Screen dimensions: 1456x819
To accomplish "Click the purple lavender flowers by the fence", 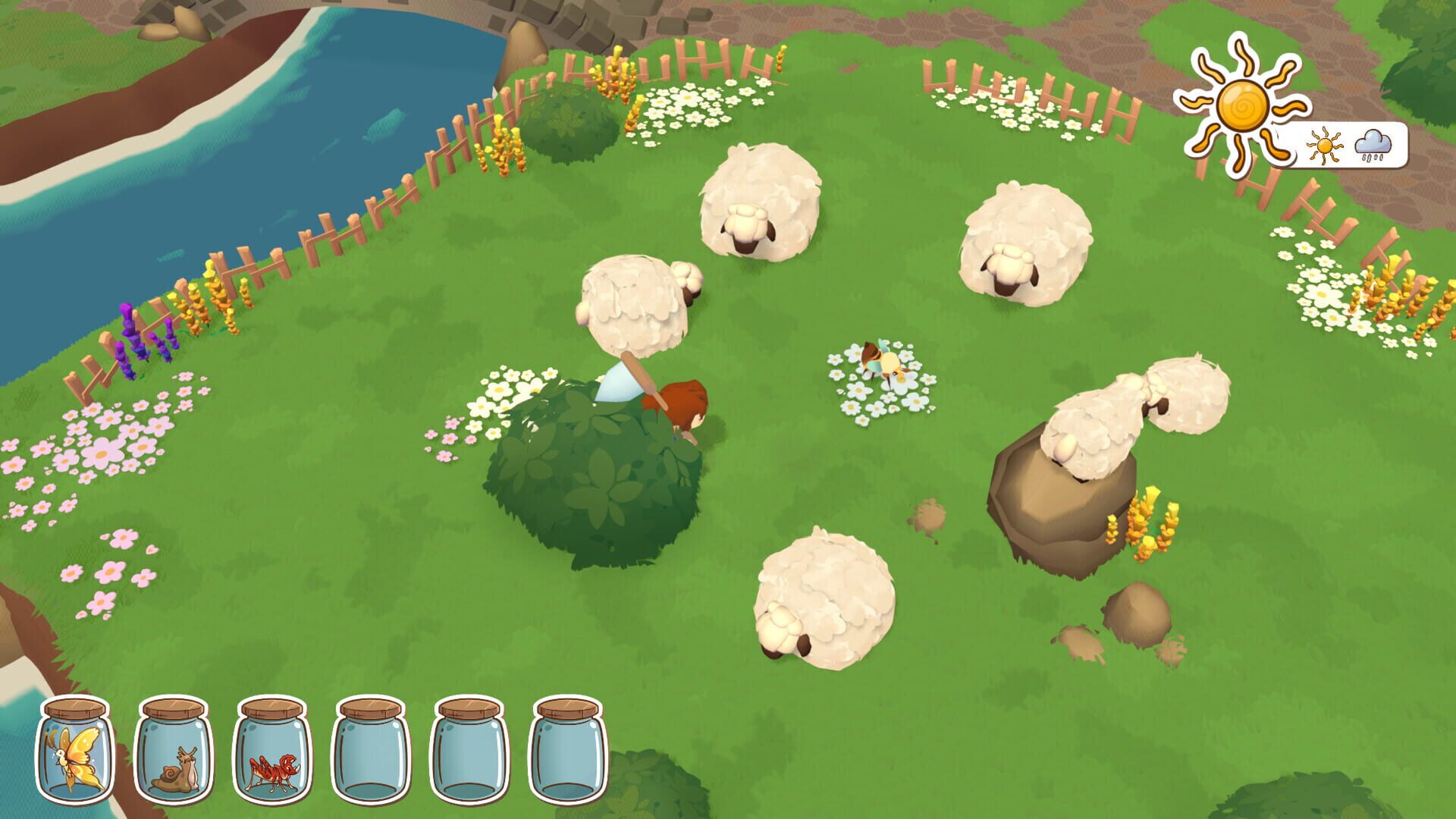I will (136, 334).
